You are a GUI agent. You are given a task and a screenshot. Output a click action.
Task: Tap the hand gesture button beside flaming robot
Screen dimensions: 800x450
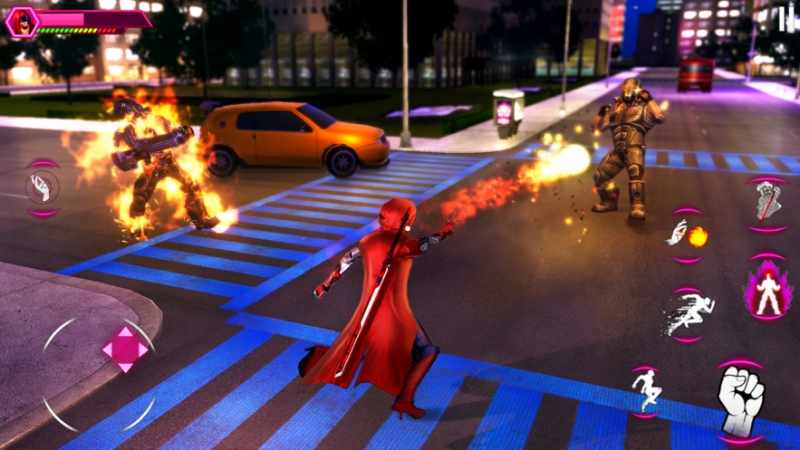[43, 187]
